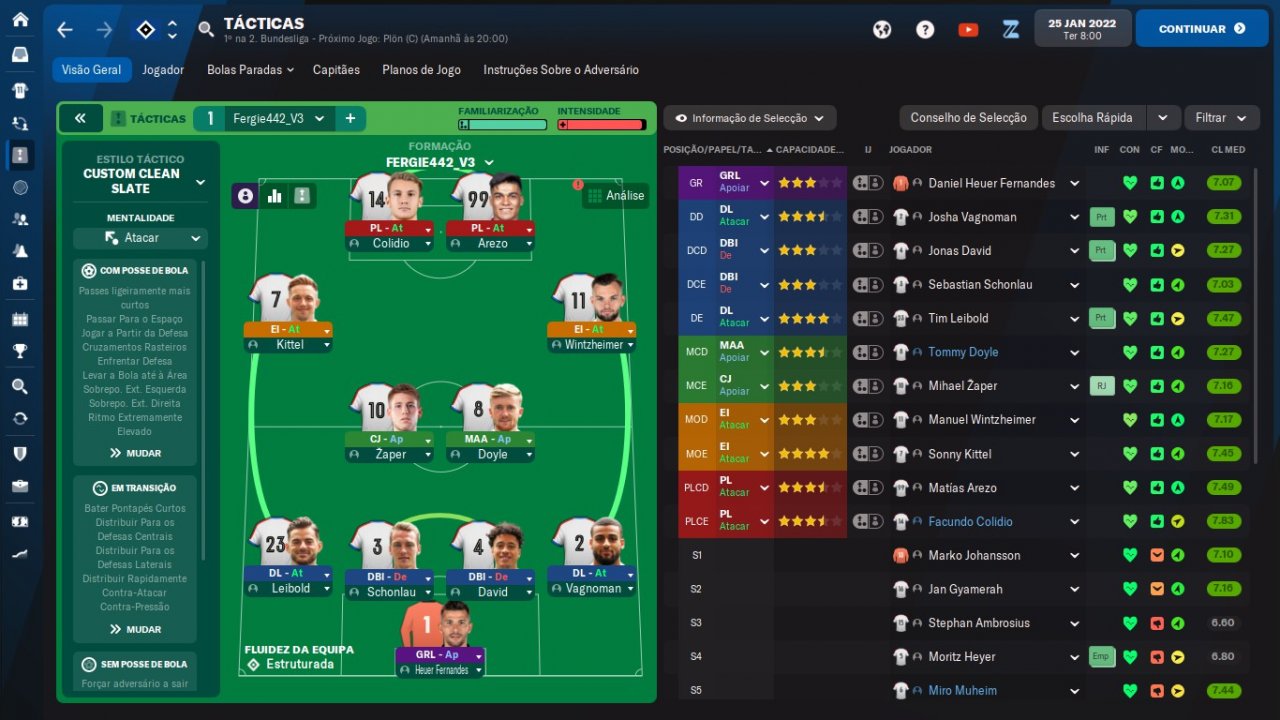Screen dimensions: 1280x720
Task: Open the Mentalidade Atacar dropdown
Action: click(x=140, y=238)
